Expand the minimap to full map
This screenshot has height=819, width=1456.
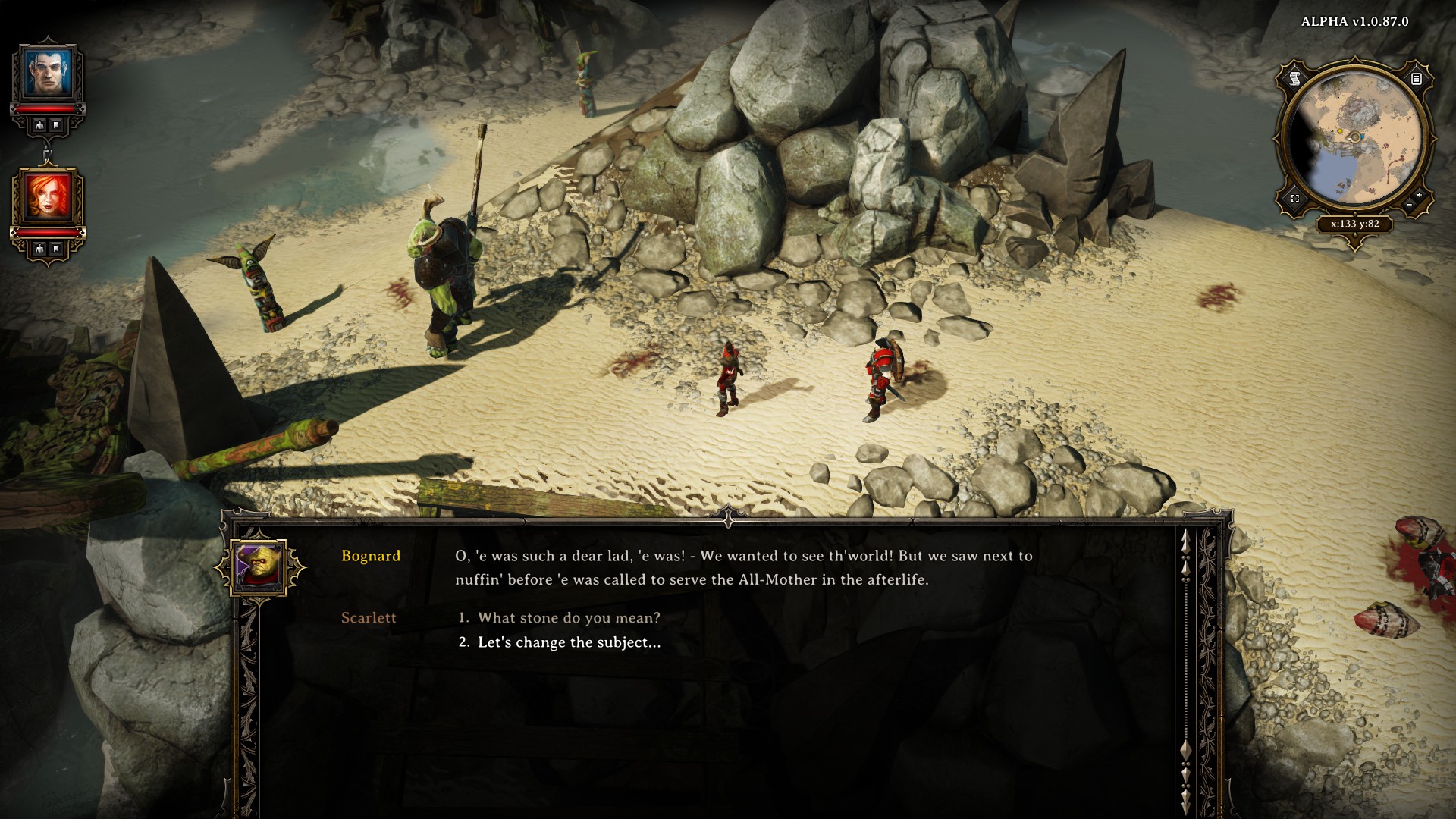point(1295,199)
